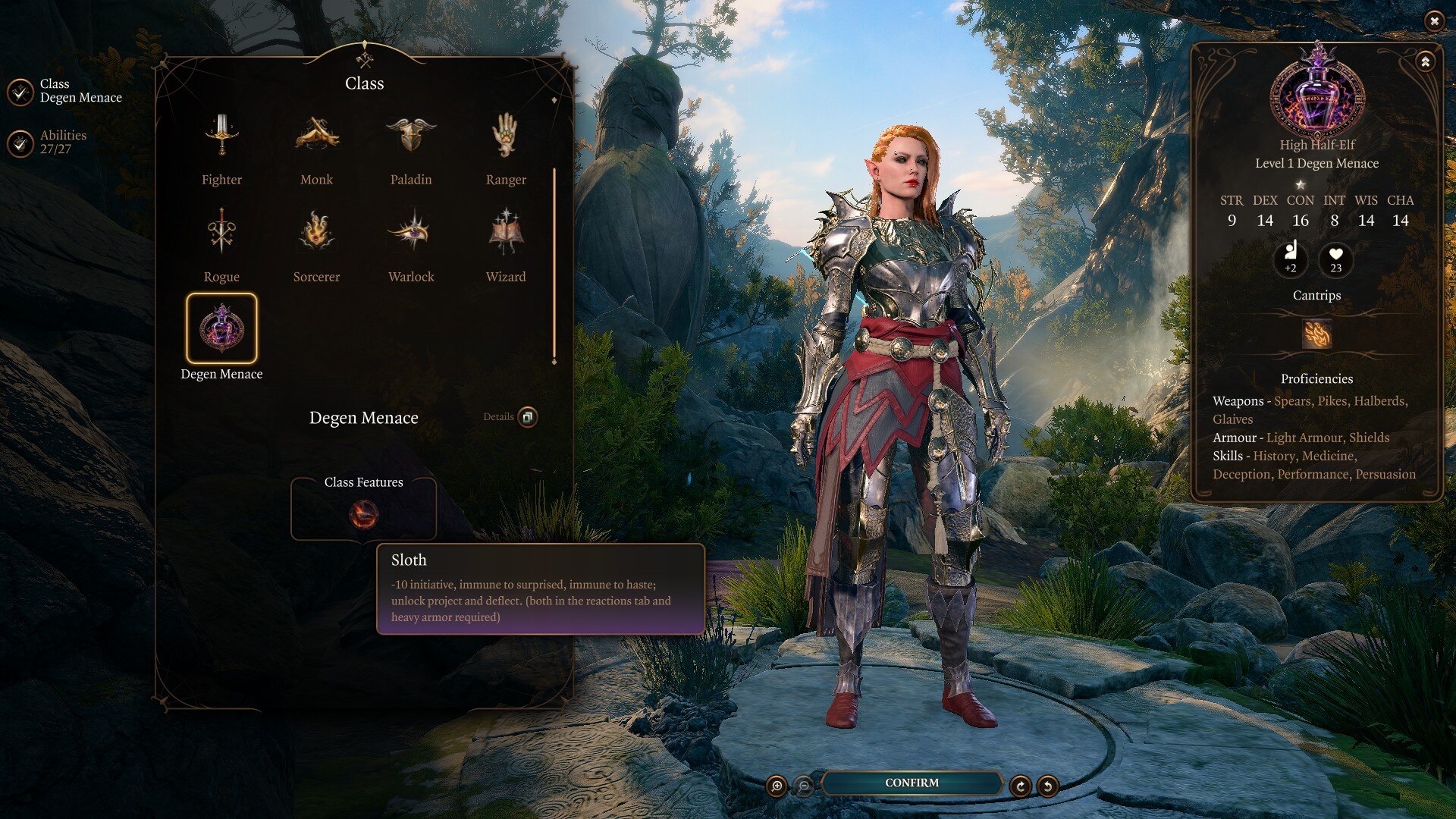The width and height of the screenshot is (1456, 819).
Task: Select the Degen Menace class
Action: [x=221, y=329]
